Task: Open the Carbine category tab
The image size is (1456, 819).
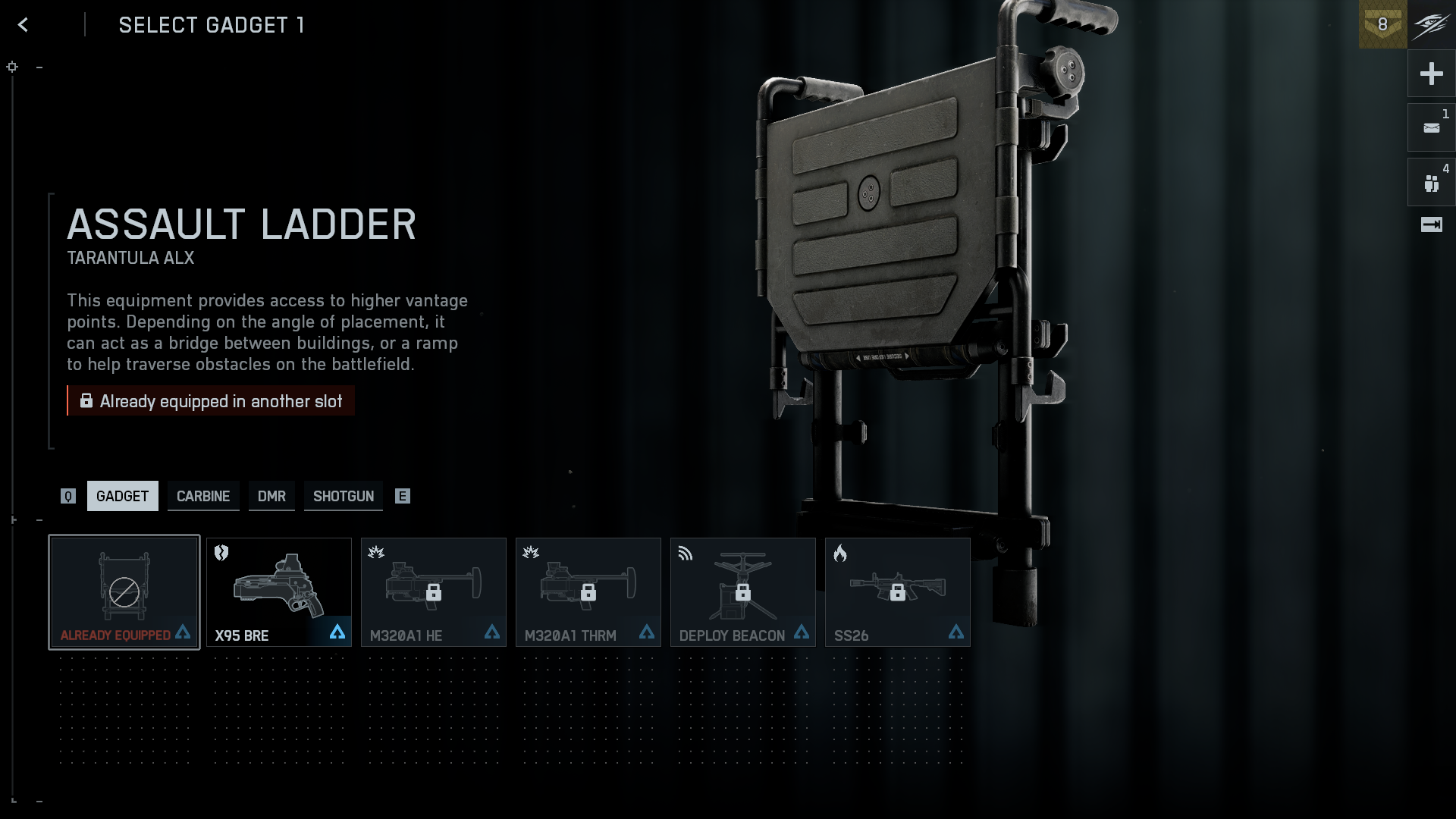Action: pos(203,496)
